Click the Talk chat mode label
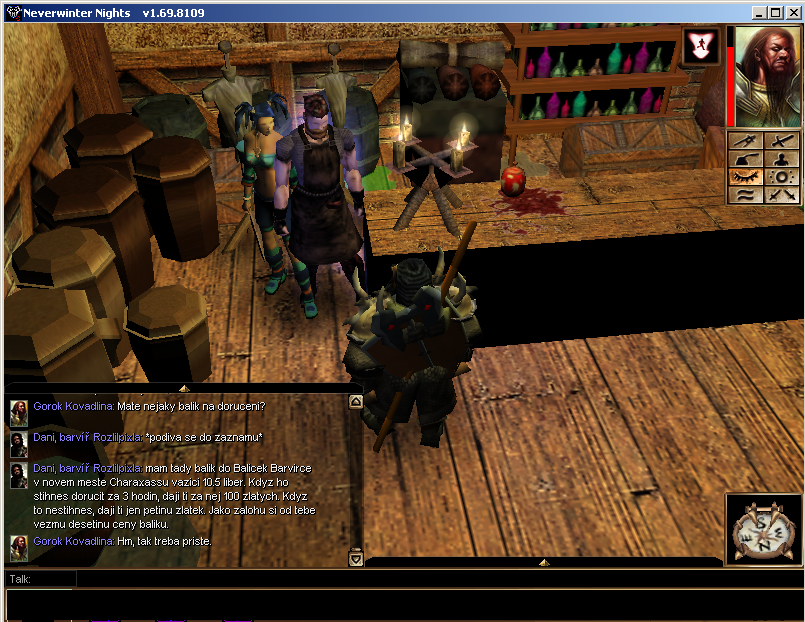The width and height of the screenshot is (805, 622). pos(20,579)
